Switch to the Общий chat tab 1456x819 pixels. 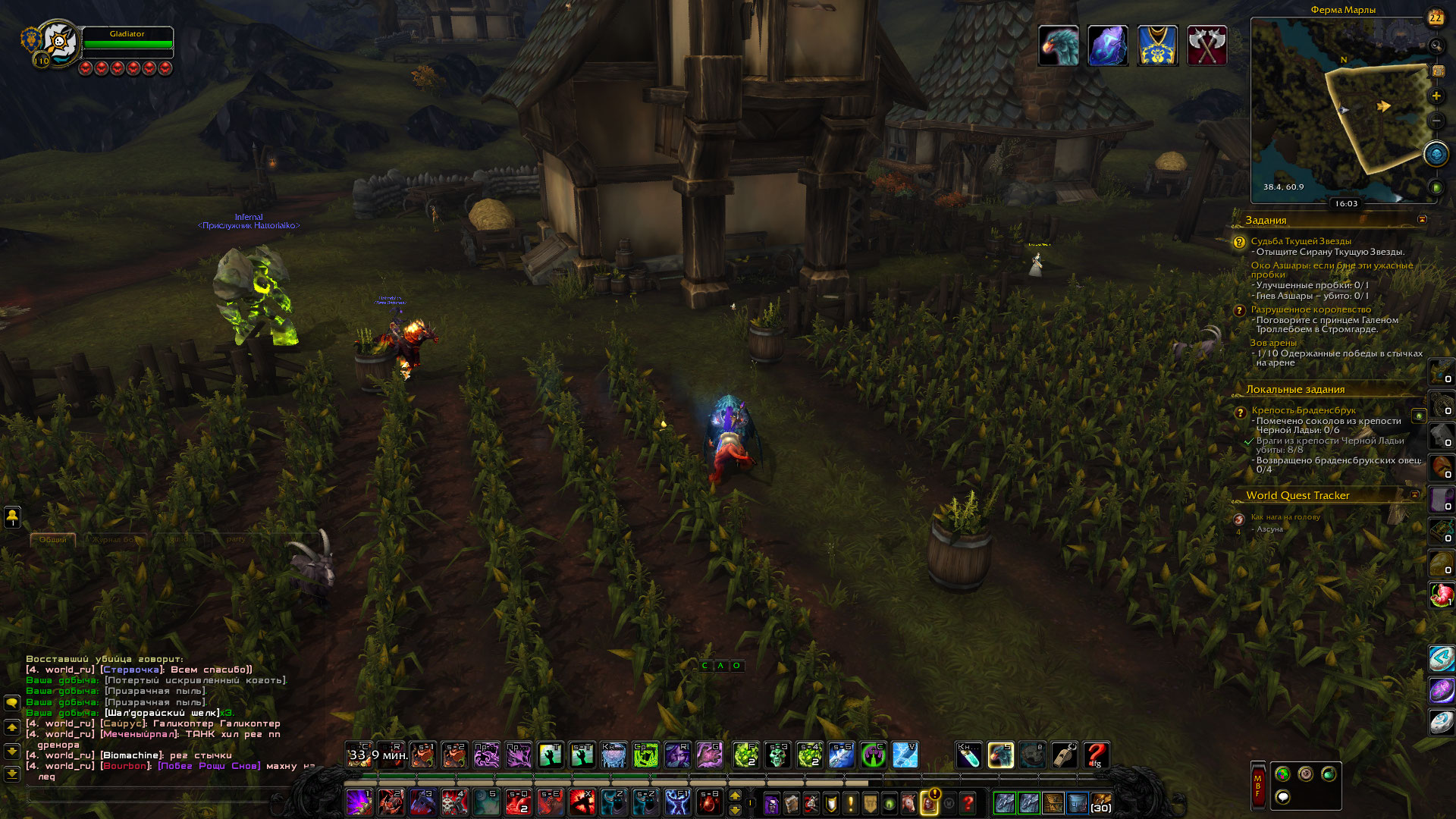coord(52,539)
